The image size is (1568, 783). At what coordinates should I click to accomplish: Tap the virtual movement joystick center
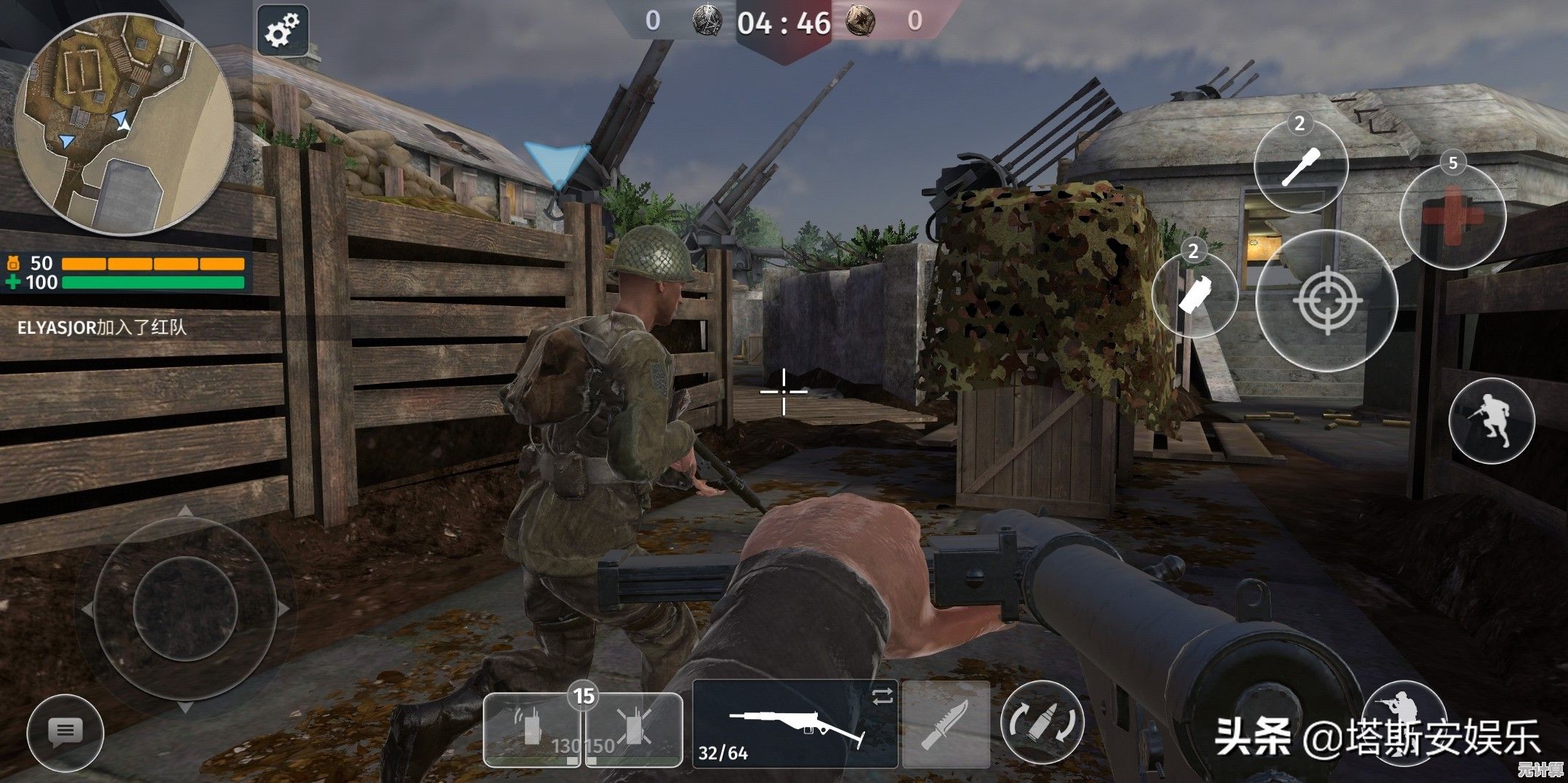[x=185, y=609]
